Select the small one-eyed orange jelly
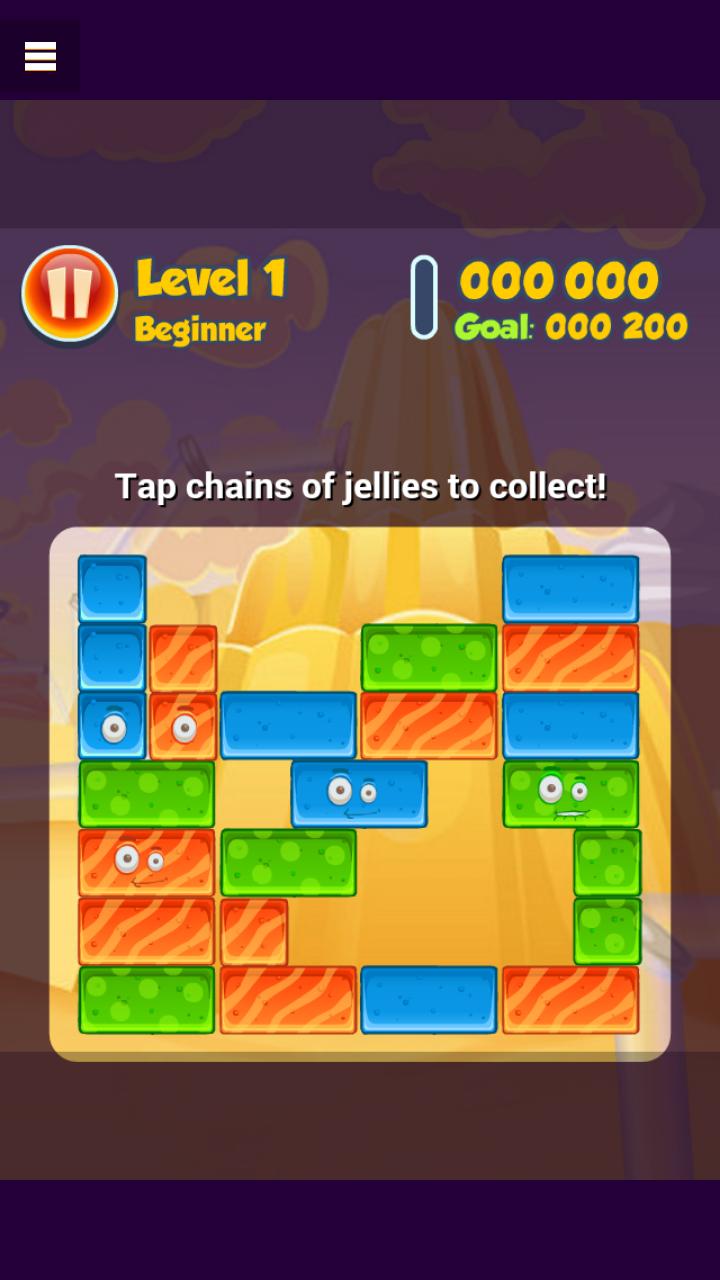The height and width of the screenshot is (1280, 720). pos(183,726)
